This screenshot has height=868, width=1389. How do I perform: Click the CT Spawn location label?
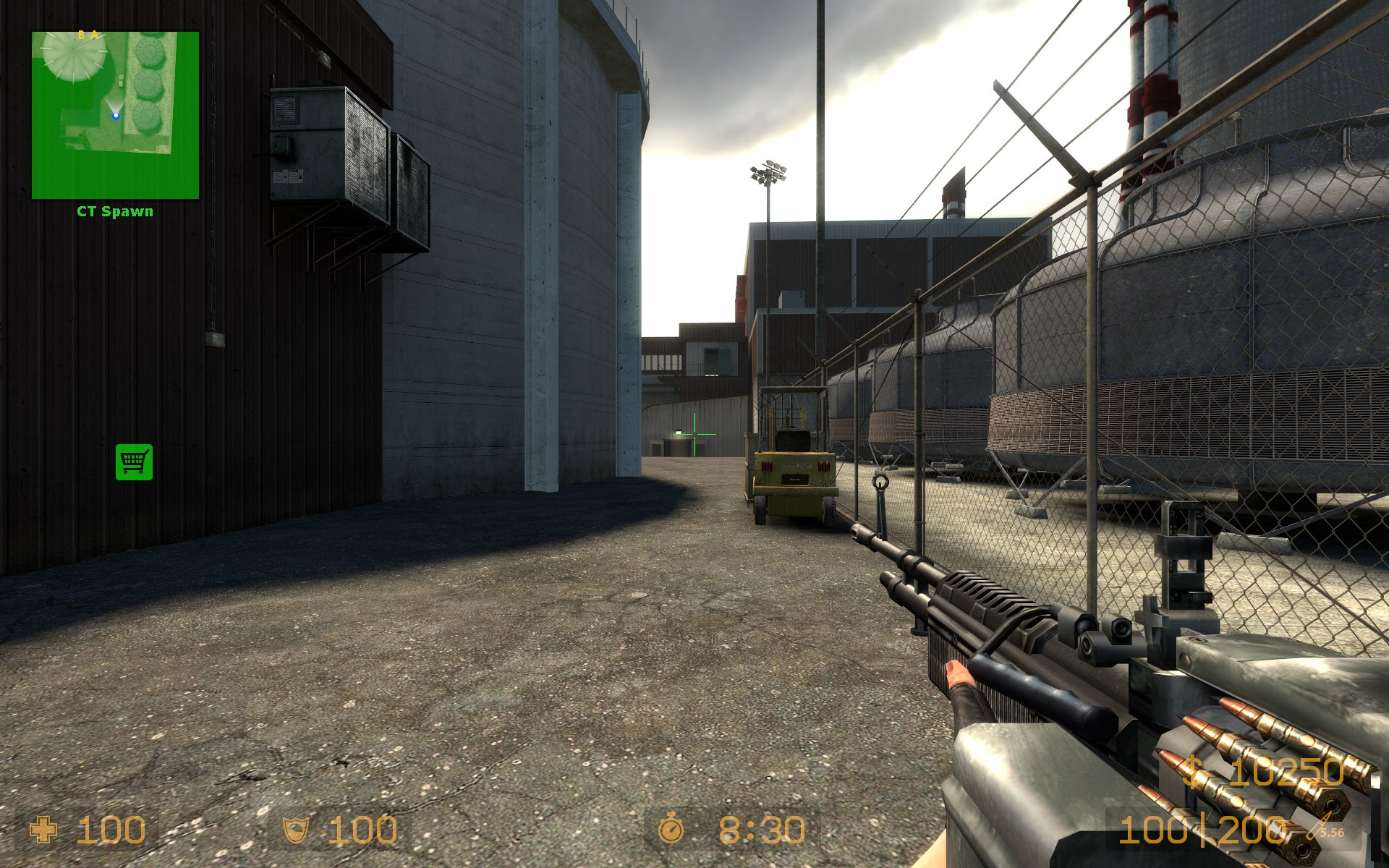click(x=114, y=212)
